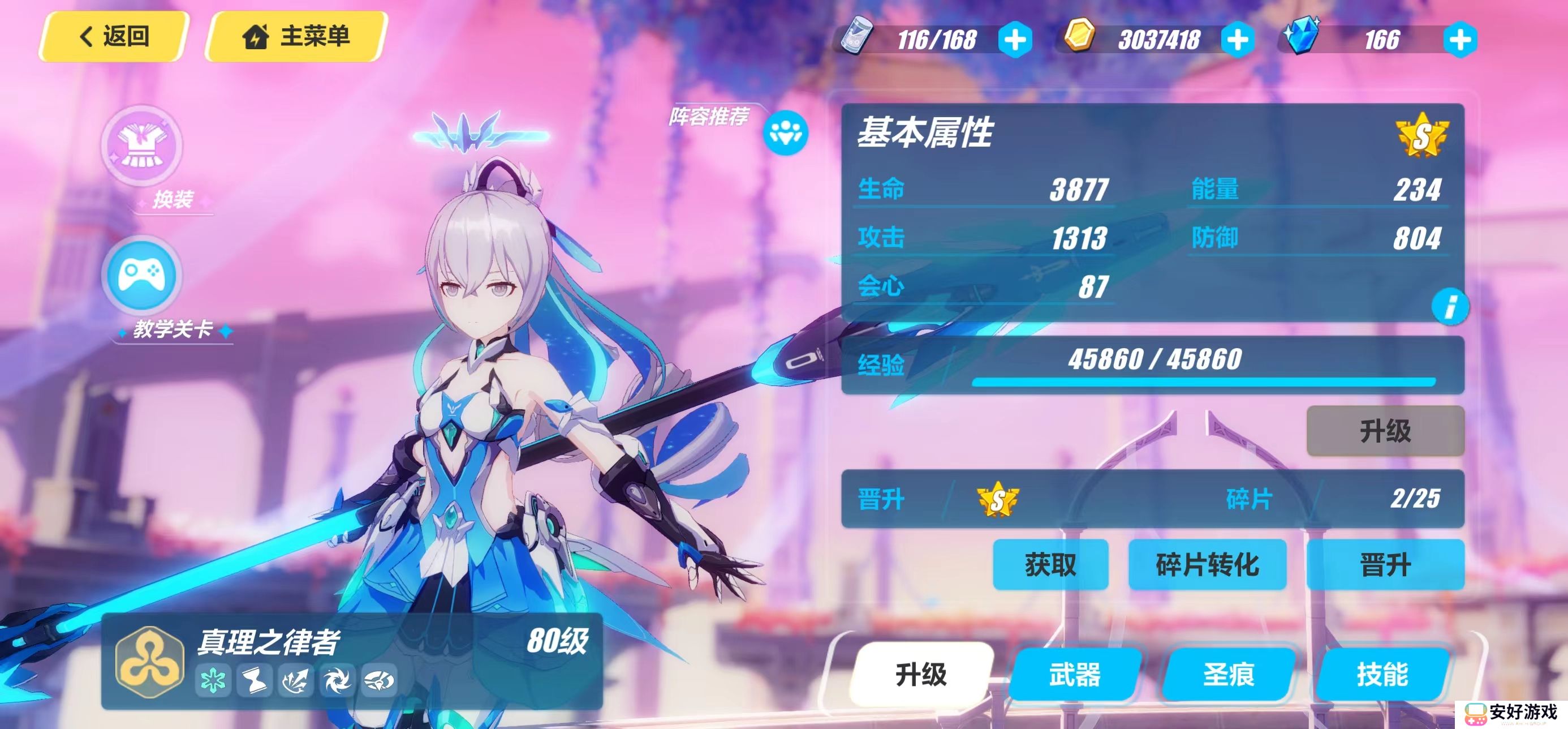Go back with the 返回 button

pyautogui.click(x=114, y=37)
